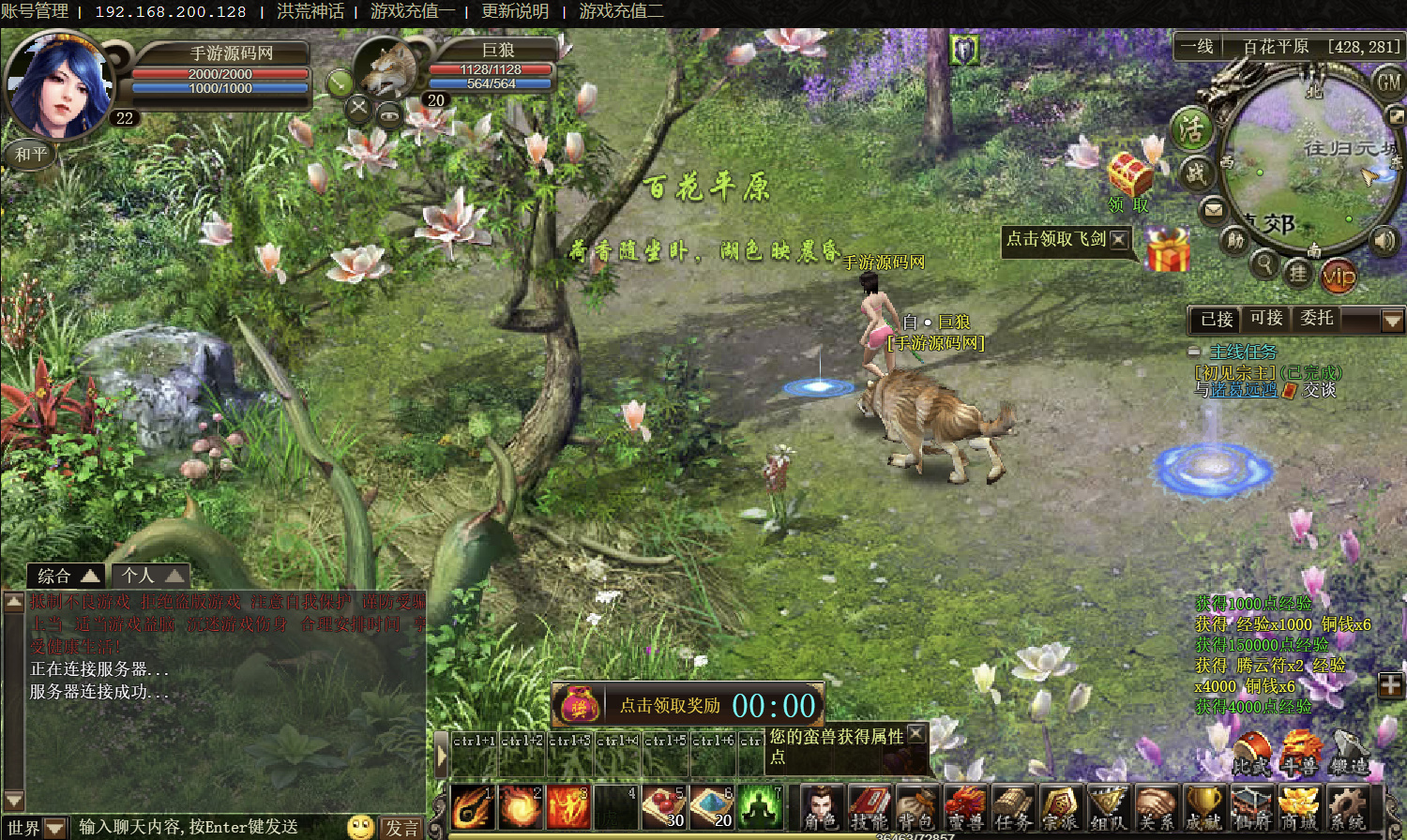Claim the red treasure chest 领取
The height and width of the screenshot is (840, 1407).
coord(1129,180)
